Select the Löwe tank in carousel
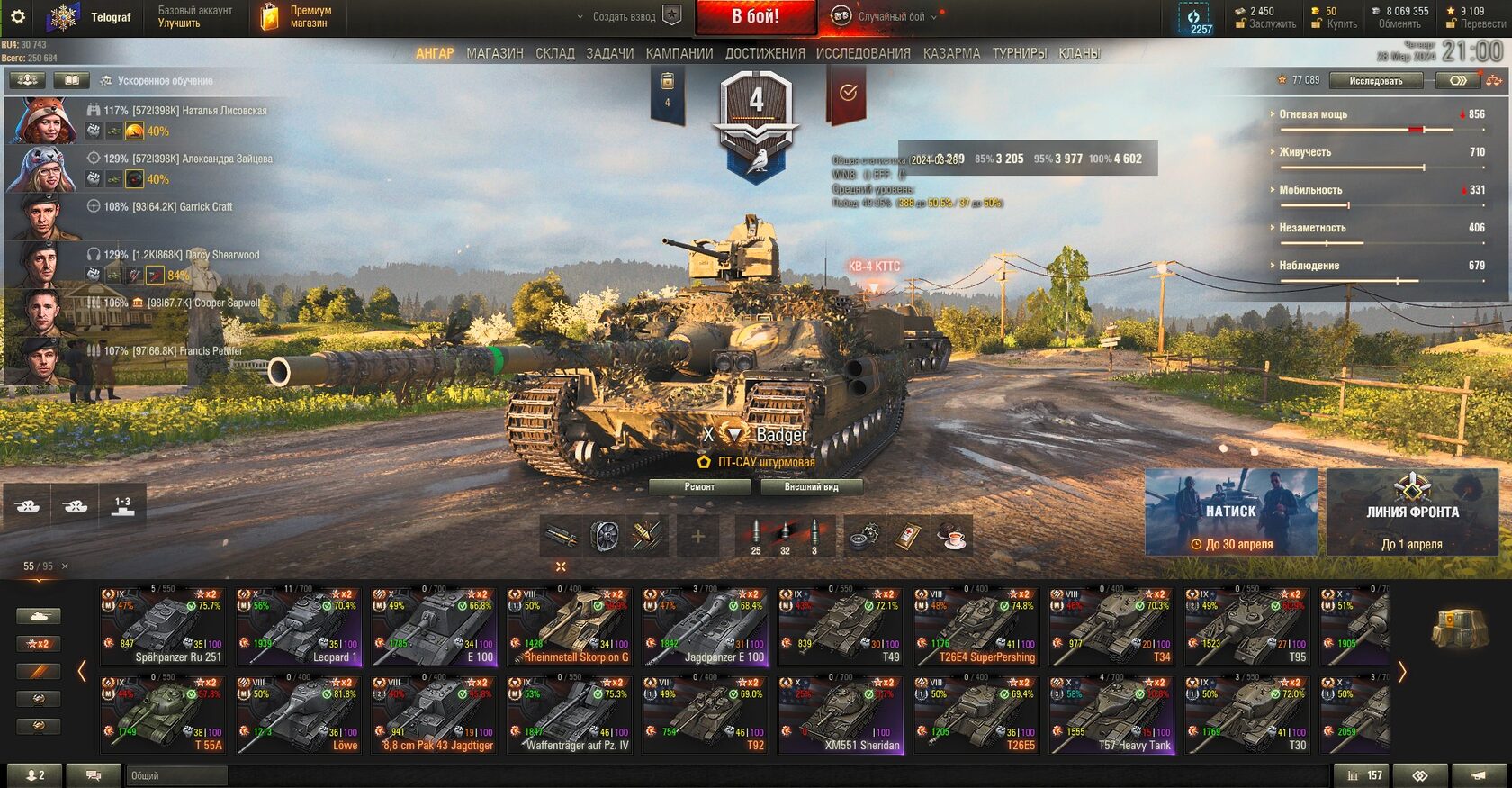Viewport: 1512px width, 788px height. (297, 715)
